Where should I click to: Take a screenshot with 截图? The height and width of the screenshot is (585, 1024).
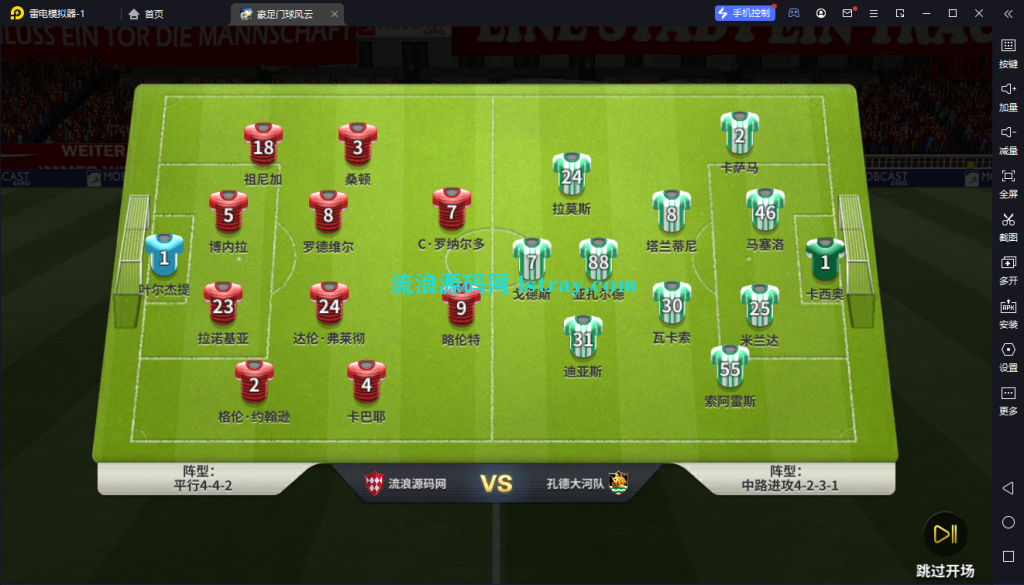click(x=1008, y=225)
